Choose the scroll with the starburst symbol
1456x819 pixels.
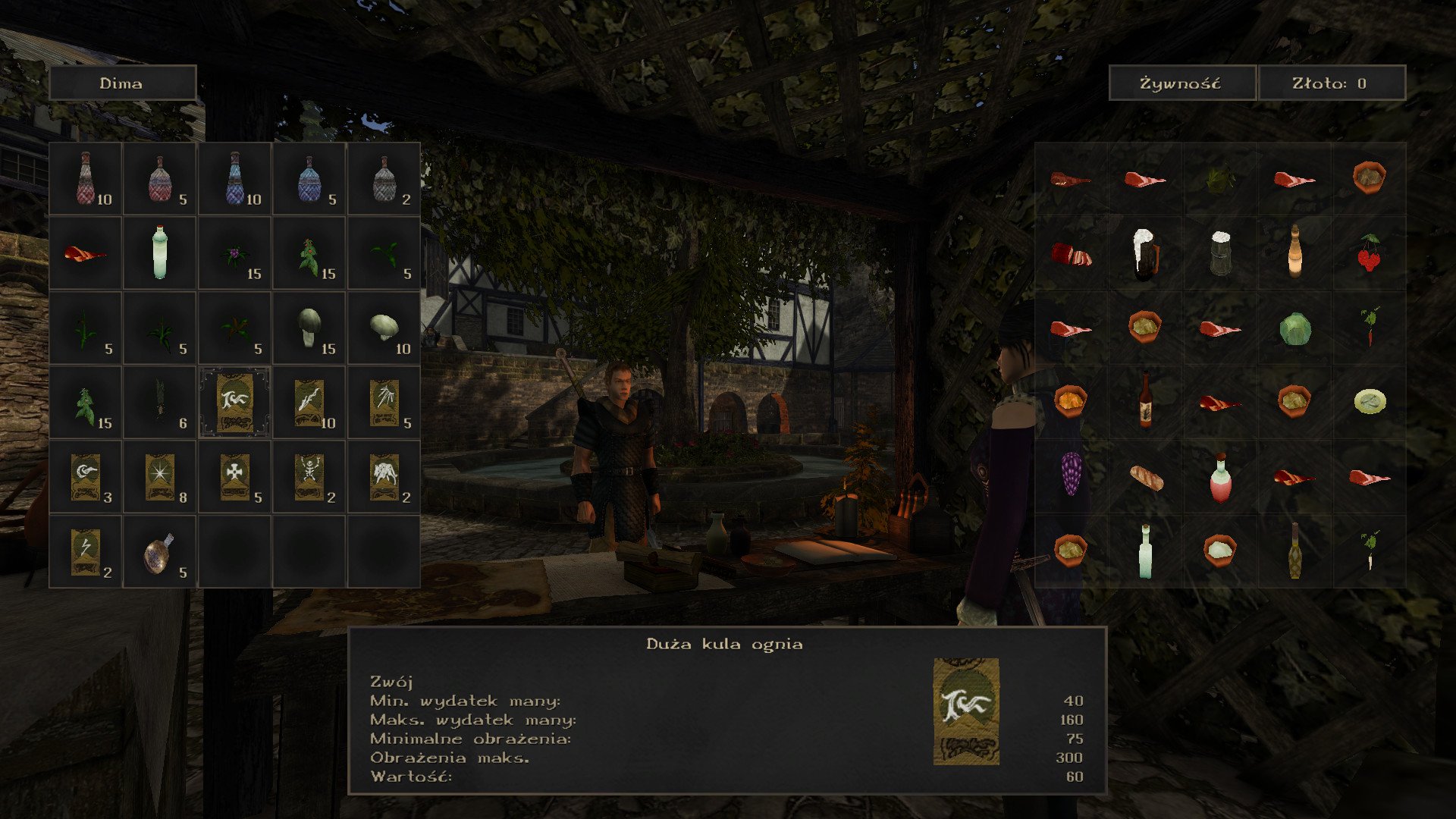(159, 477)
